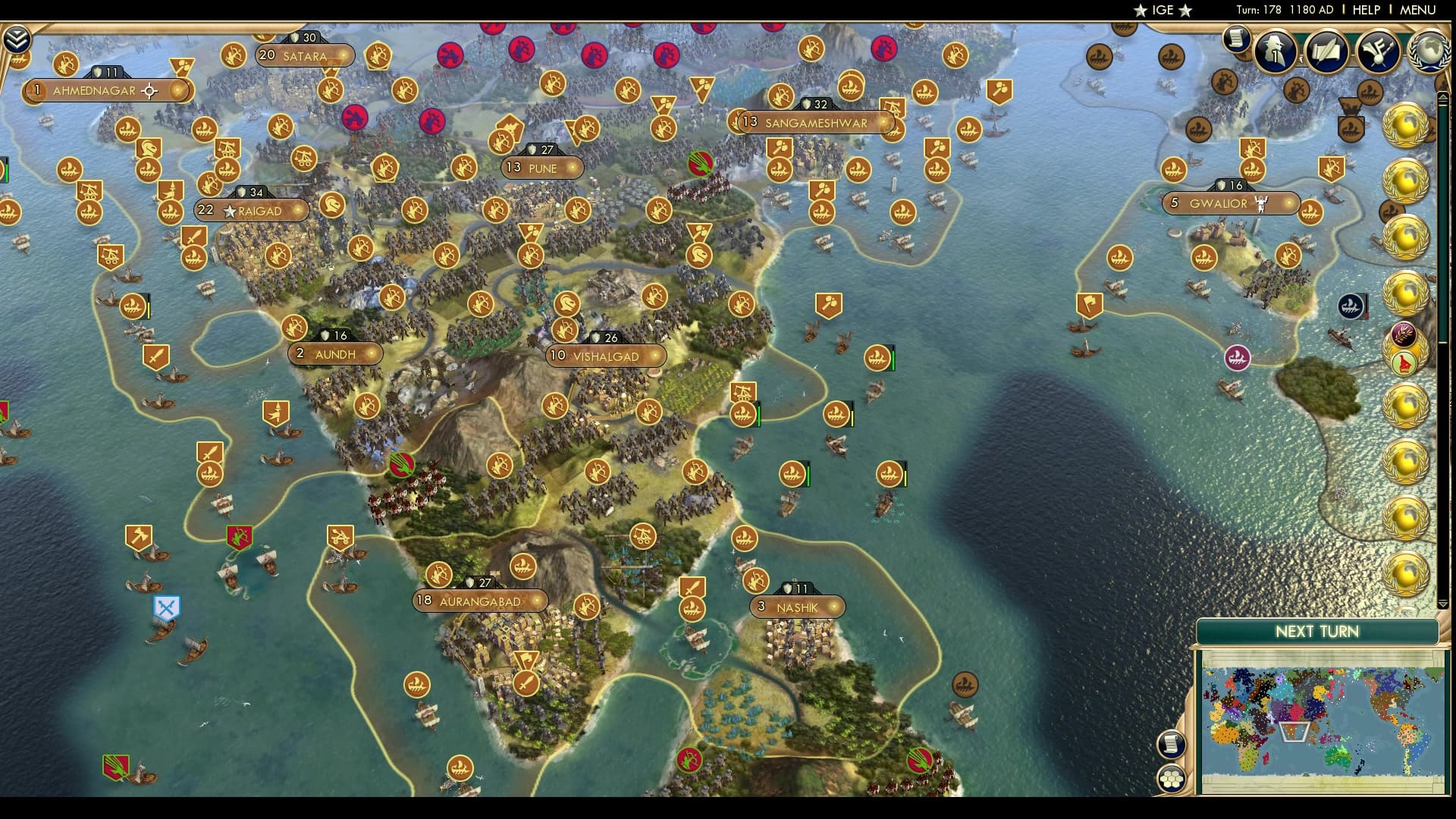The height and width of the screenshot is (819, 1456).
Task: Toggle the hex grid overlay beside the minimap
Action: (x=1172, y=778)
